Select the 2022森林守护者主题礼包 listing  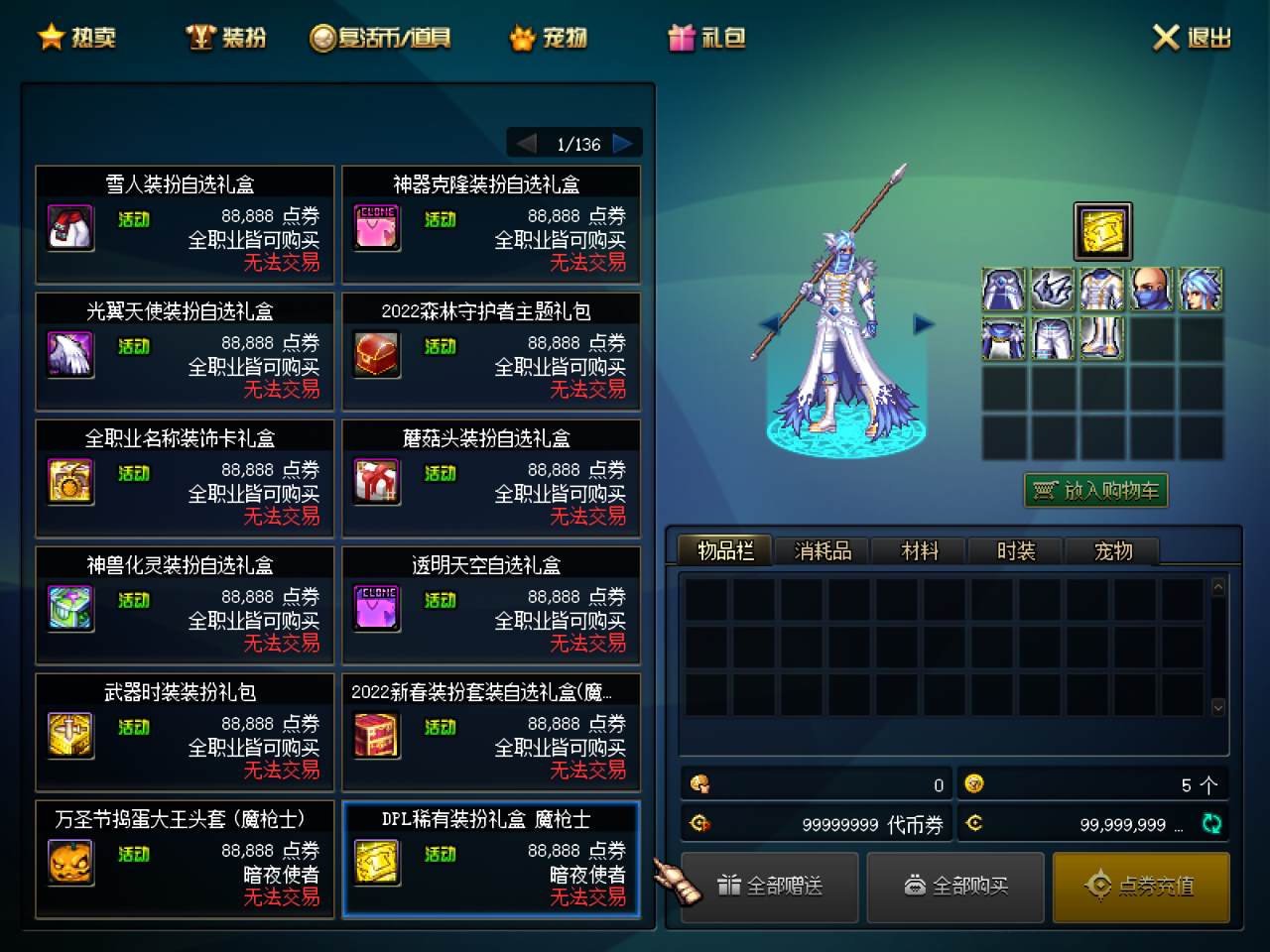click(x=491, y=352)
